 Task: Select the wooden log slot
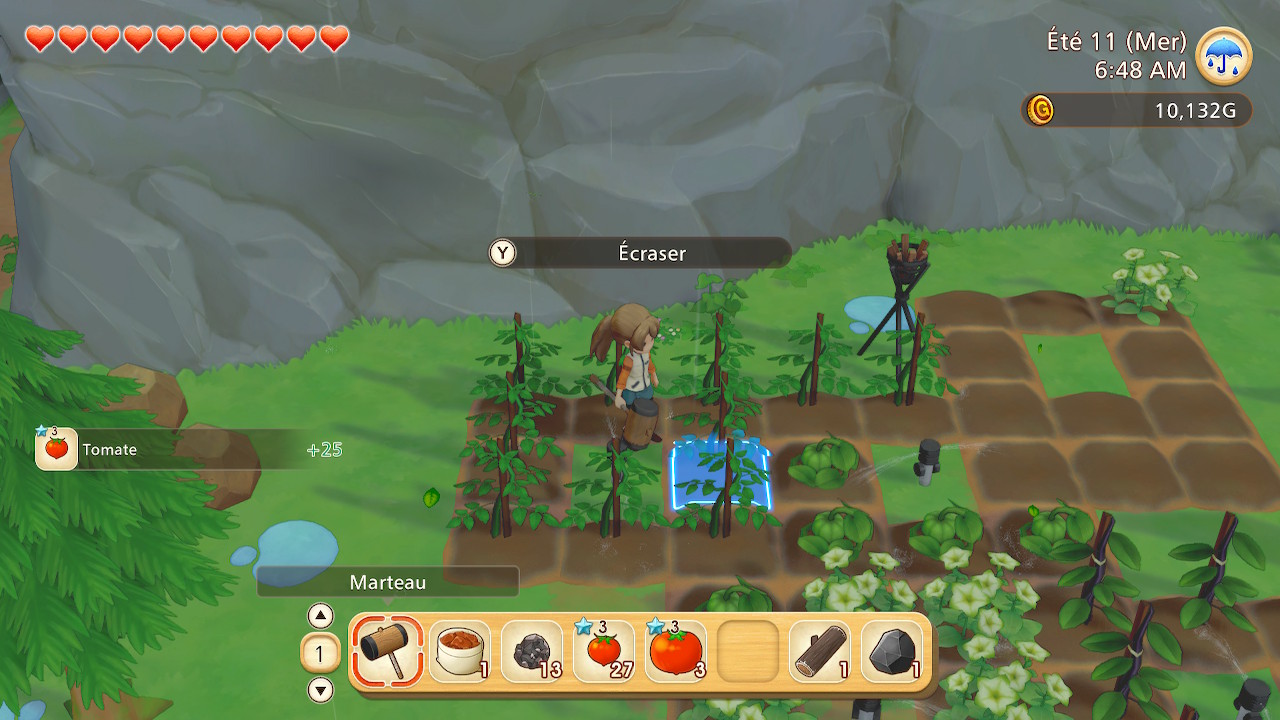(x=820, y=651)
